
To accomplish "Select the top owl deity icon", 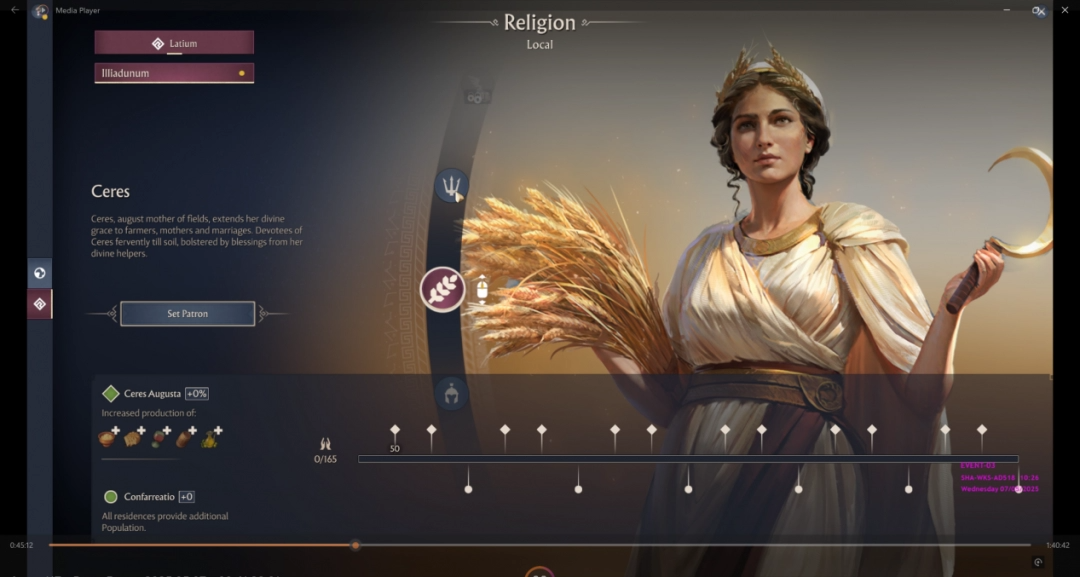I will [476, 97].
